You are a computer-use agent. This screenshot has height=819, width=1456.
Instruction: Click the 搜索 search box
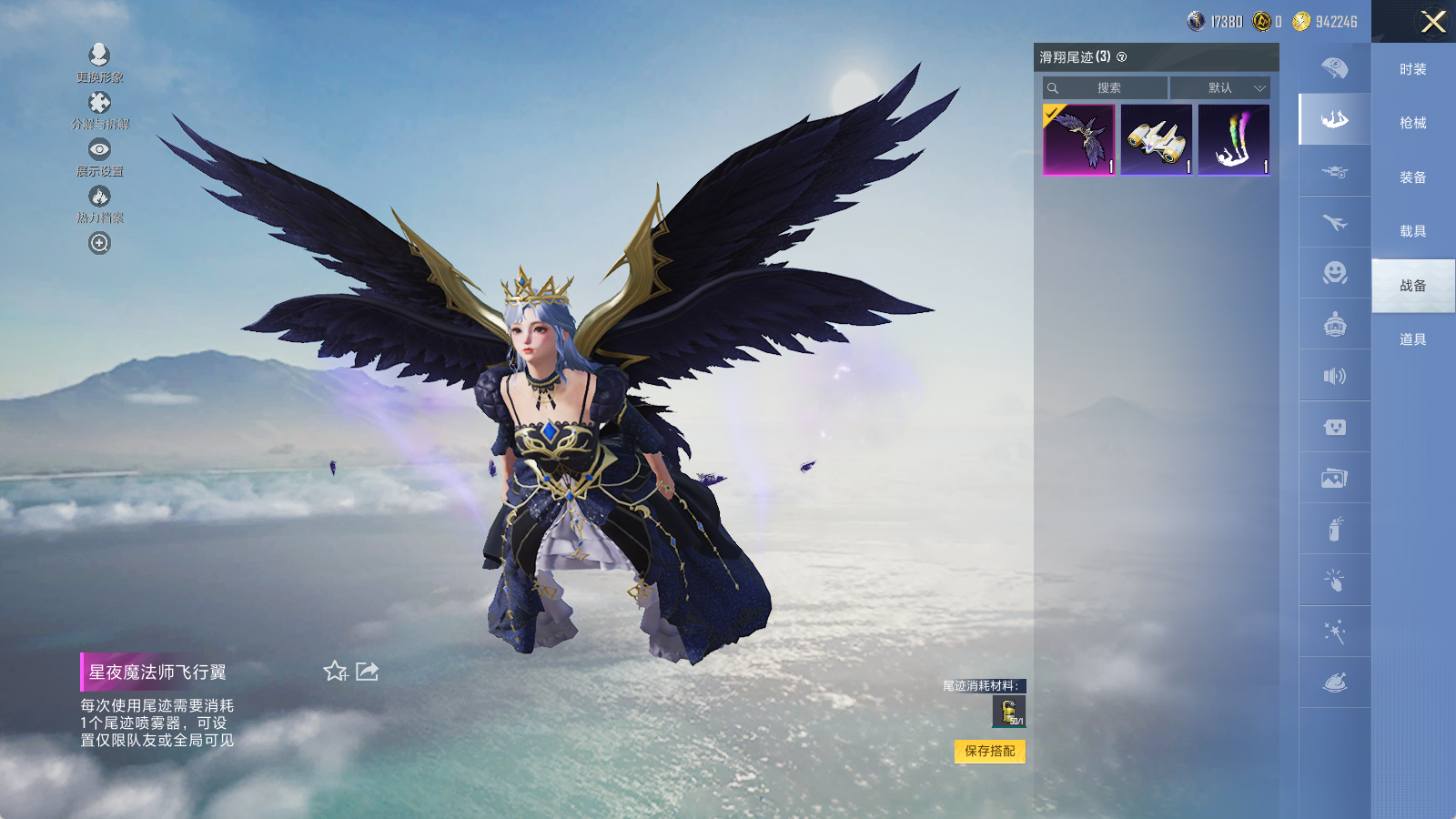[1106, 88]
